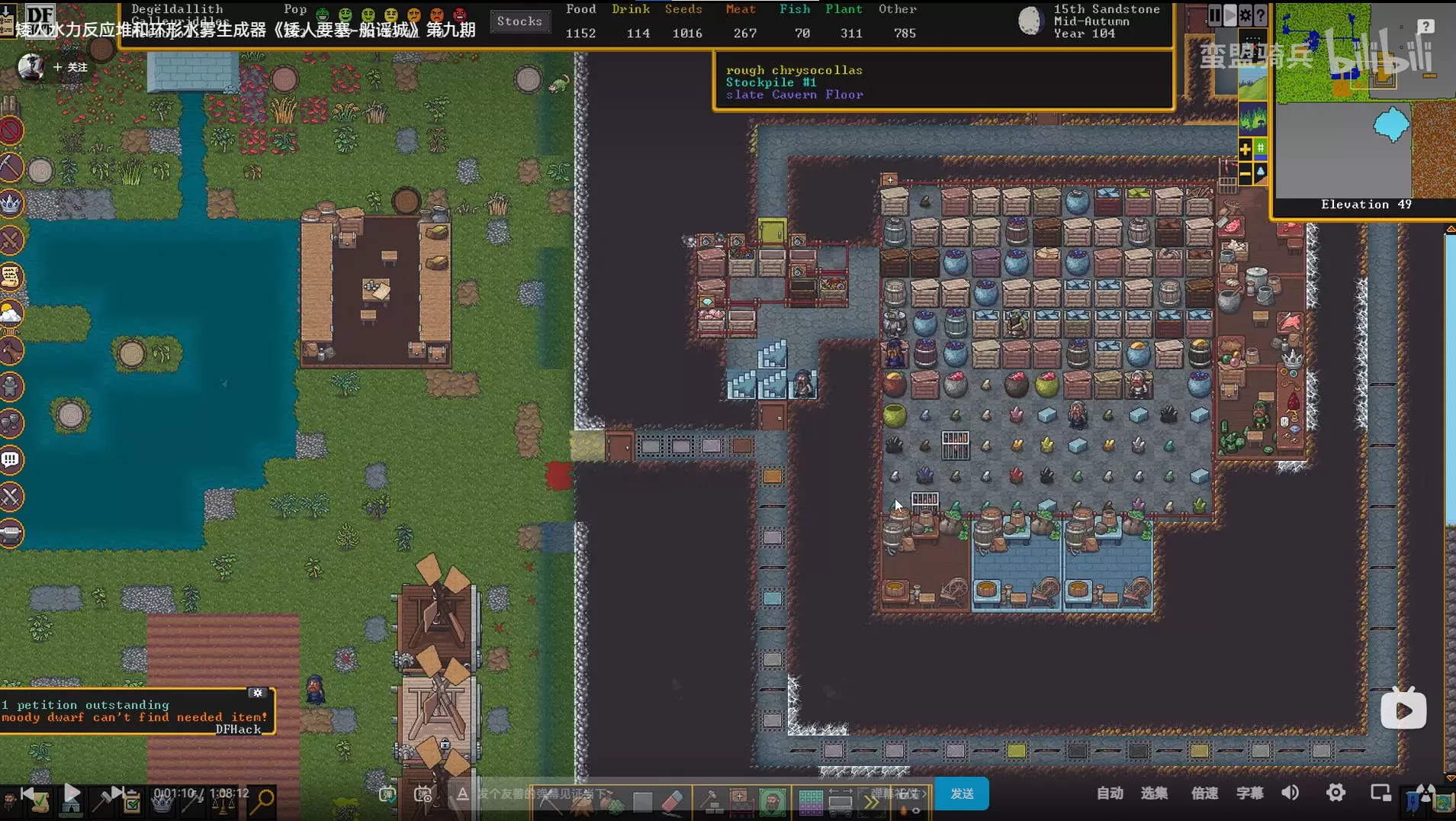Viewport: 1456px width, 821px height.
Task: Open the top-bar help question mark
Action: pyautogui.click(x=1261, y=15)
